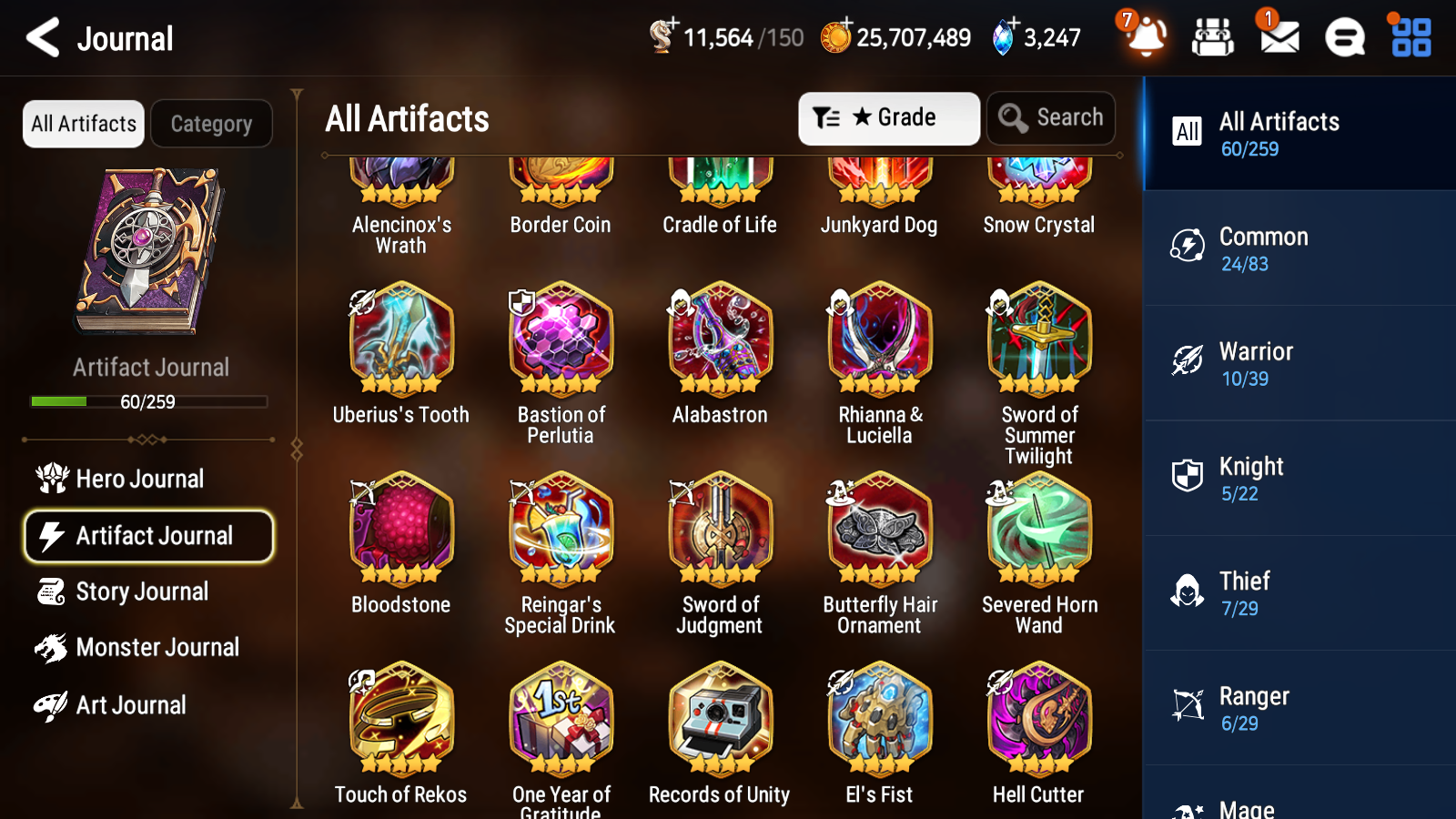Open the notification bell with 7 alerts
Screen dimensions: 1456x819
tap(1146, 38)
